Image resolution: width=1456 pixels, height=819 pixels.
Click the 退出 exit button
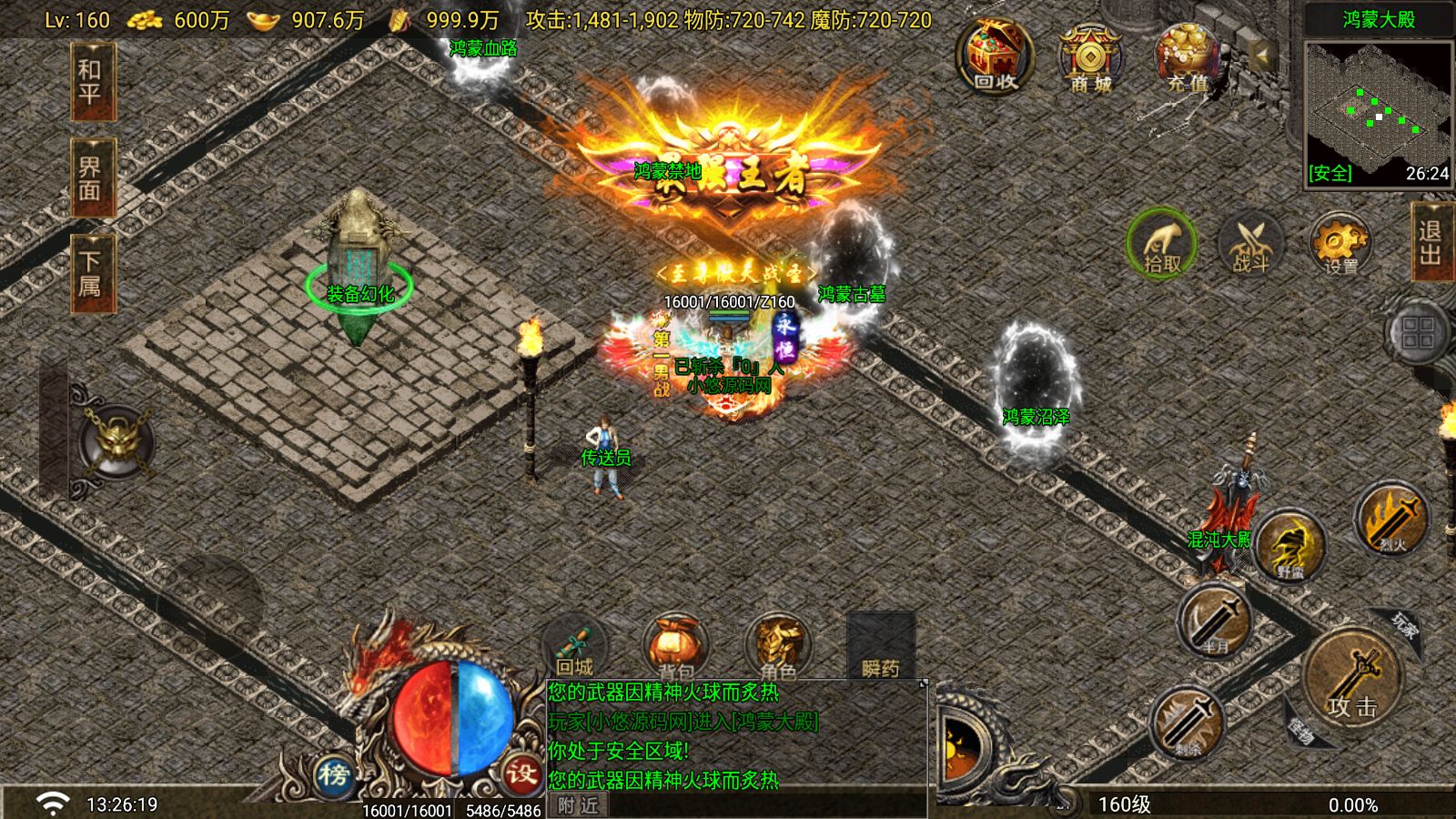click(1431, 243)
